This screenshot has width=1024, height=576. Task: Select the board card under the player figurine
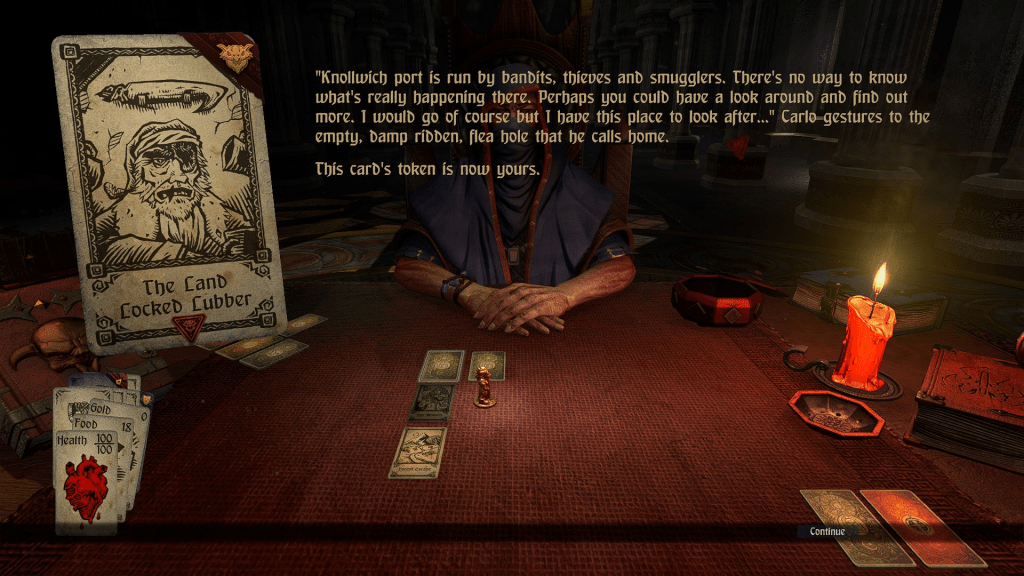point(487,367)
